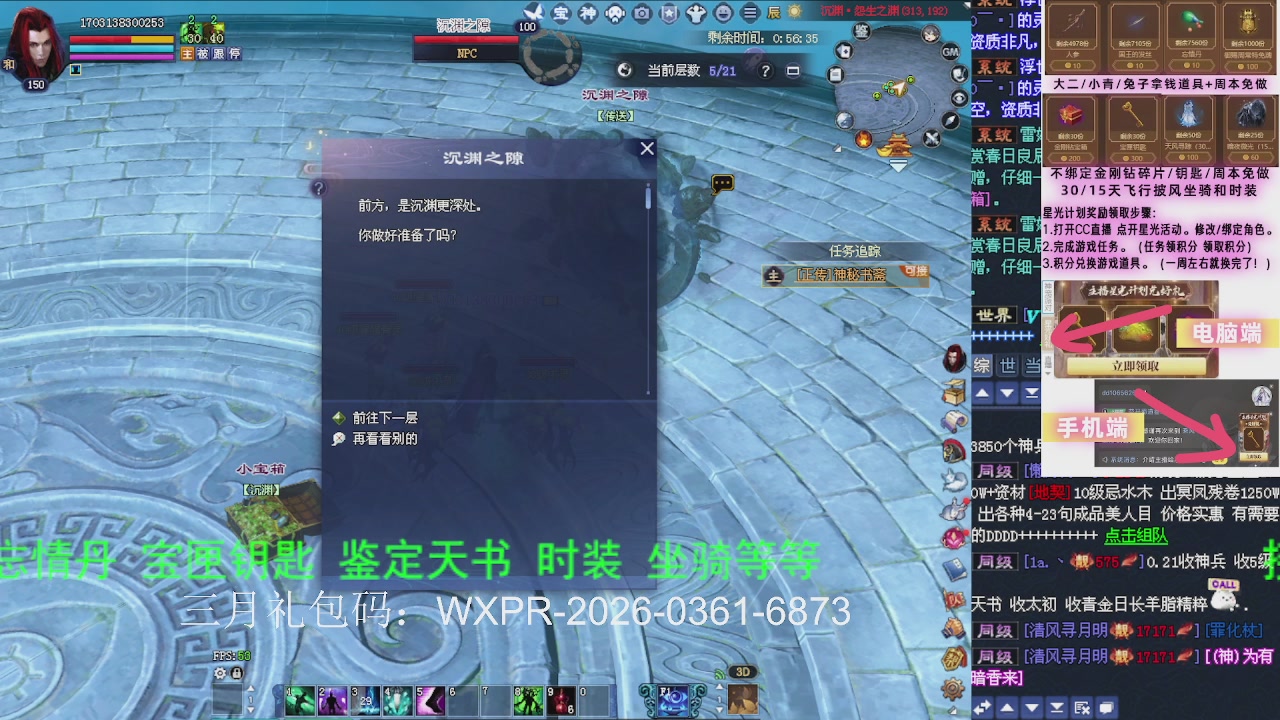Click the gear settings icon beside skill bar
The width and height of the screenshot is (1280, 720).
tap(220, 674)
